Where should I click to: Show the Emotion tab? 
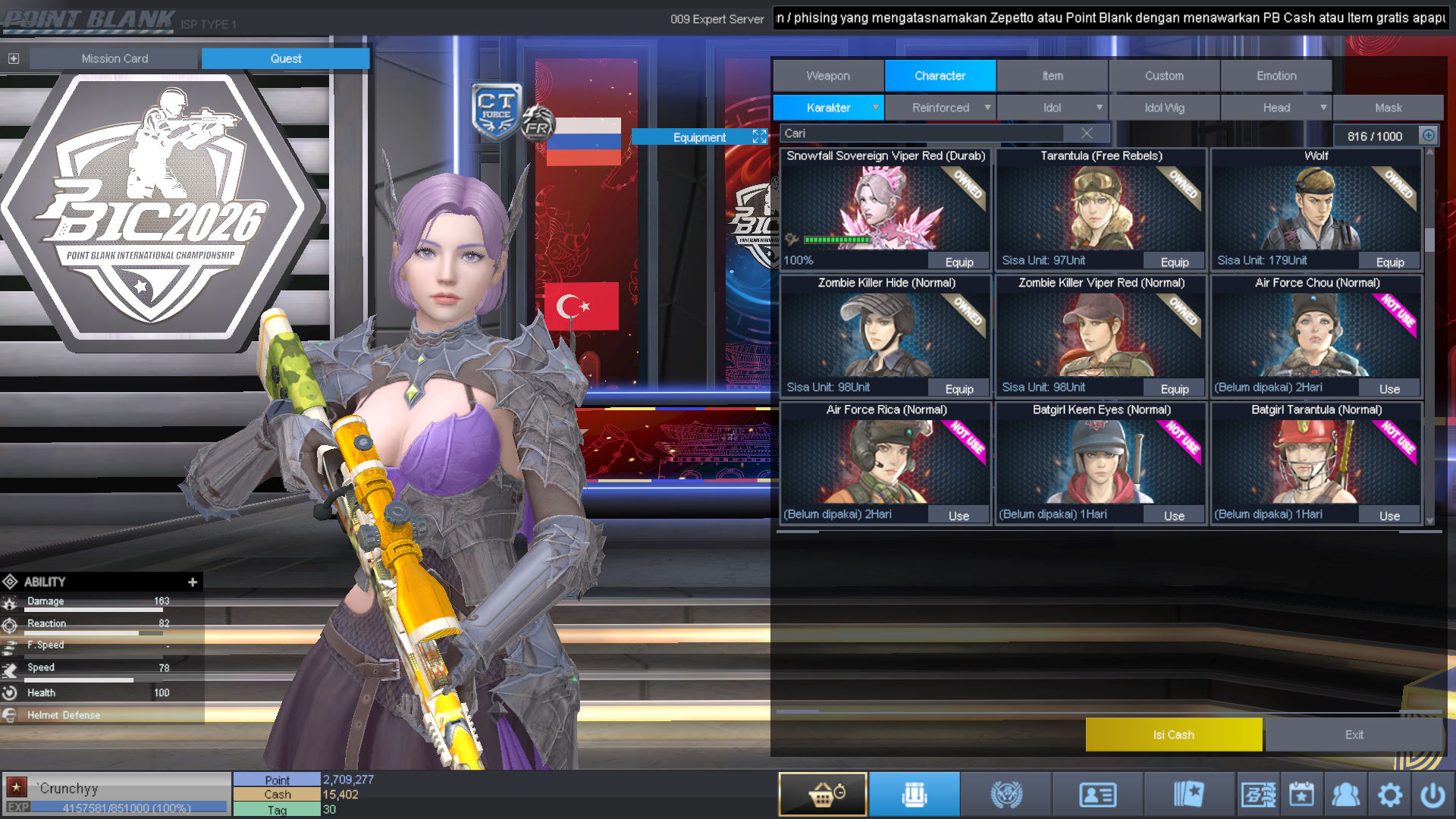pos(1276,76)
